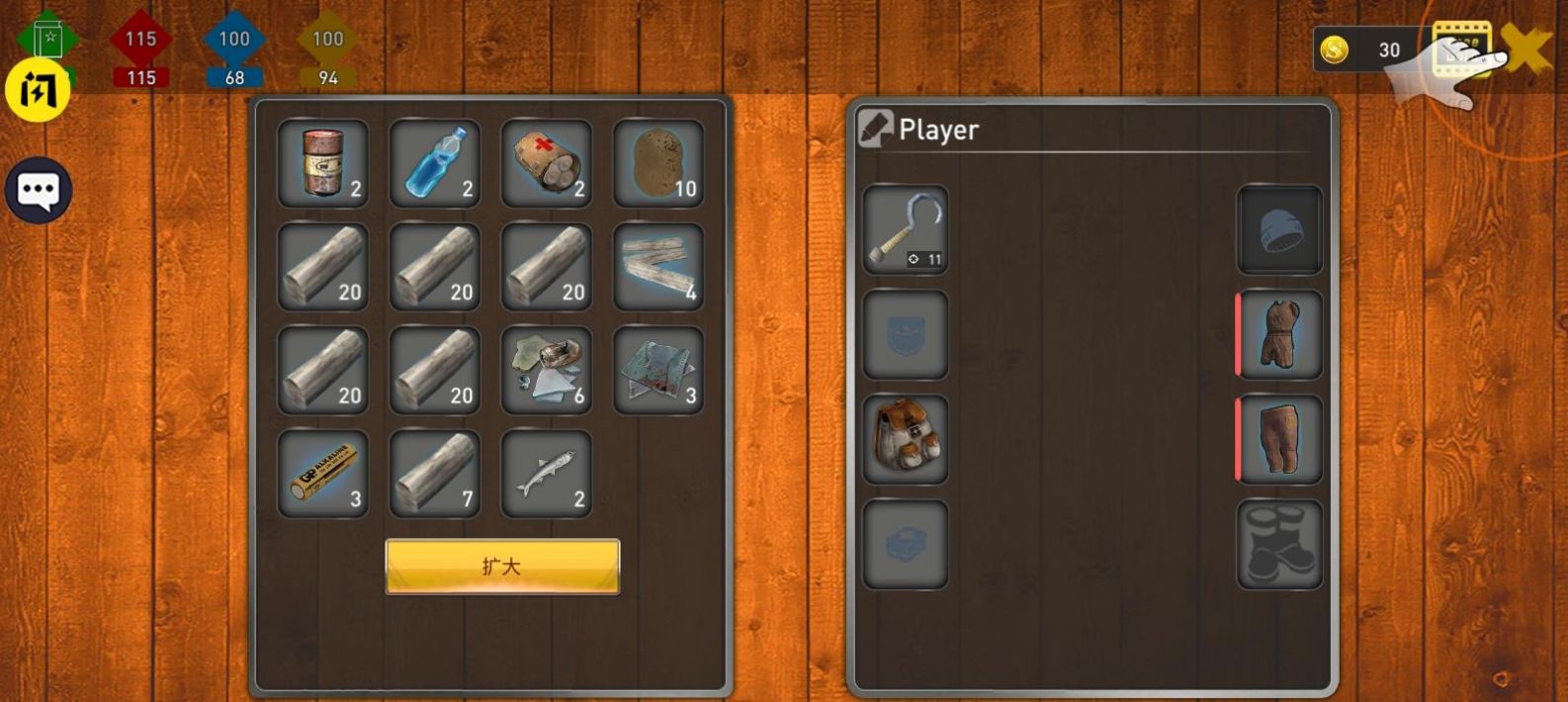Image resolution: width=1568 pixels, height=702 pixels.
Task: Click the yellow 扩大 expand button
Action: pyautogui.click(x=502, y=567)
